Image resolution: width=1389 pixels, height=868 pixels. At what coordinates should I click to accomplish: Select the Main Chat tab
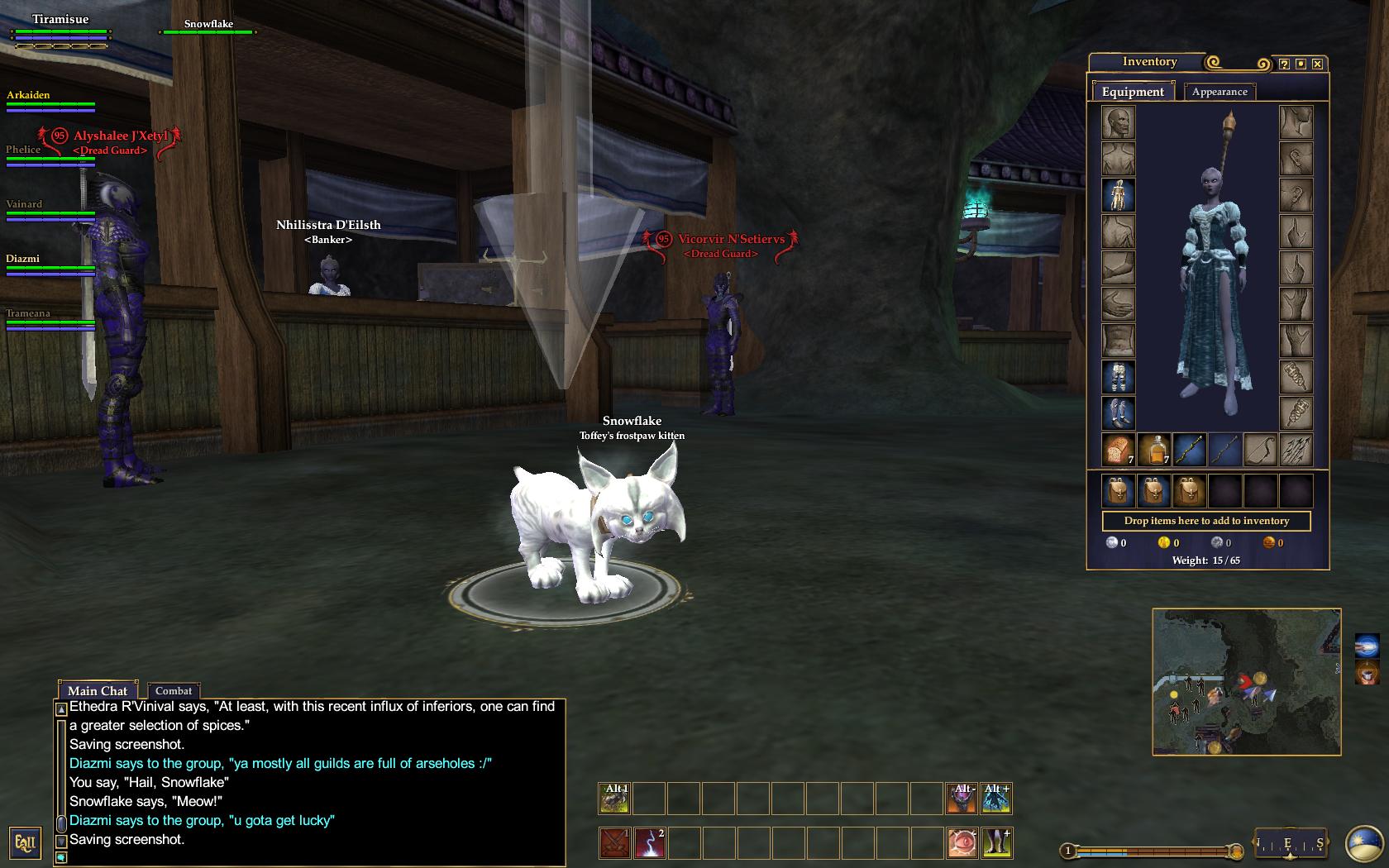pyautogui.click(x=98, y=691)
